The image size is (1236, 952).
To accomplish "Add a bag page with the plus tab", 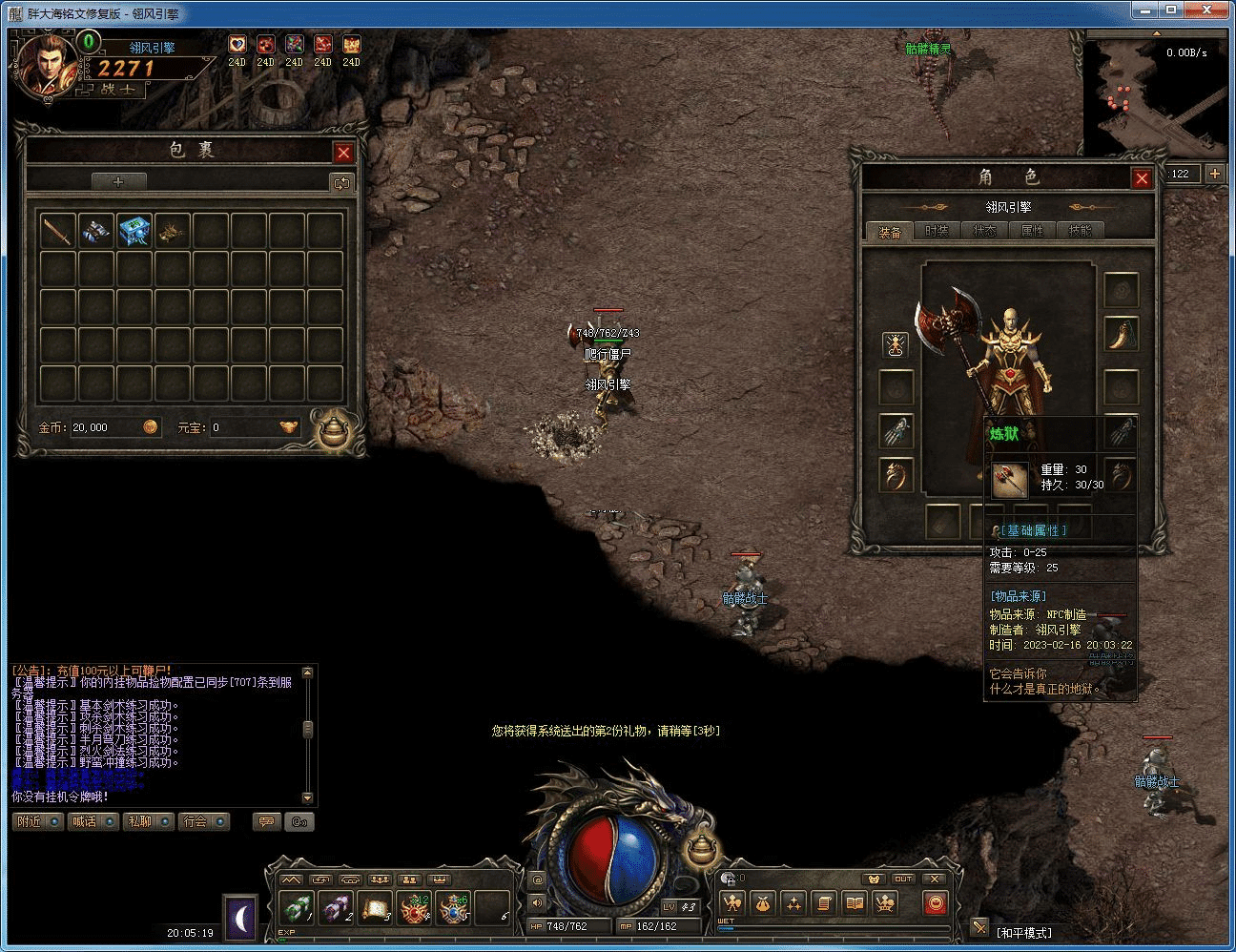I will (118, 181).
